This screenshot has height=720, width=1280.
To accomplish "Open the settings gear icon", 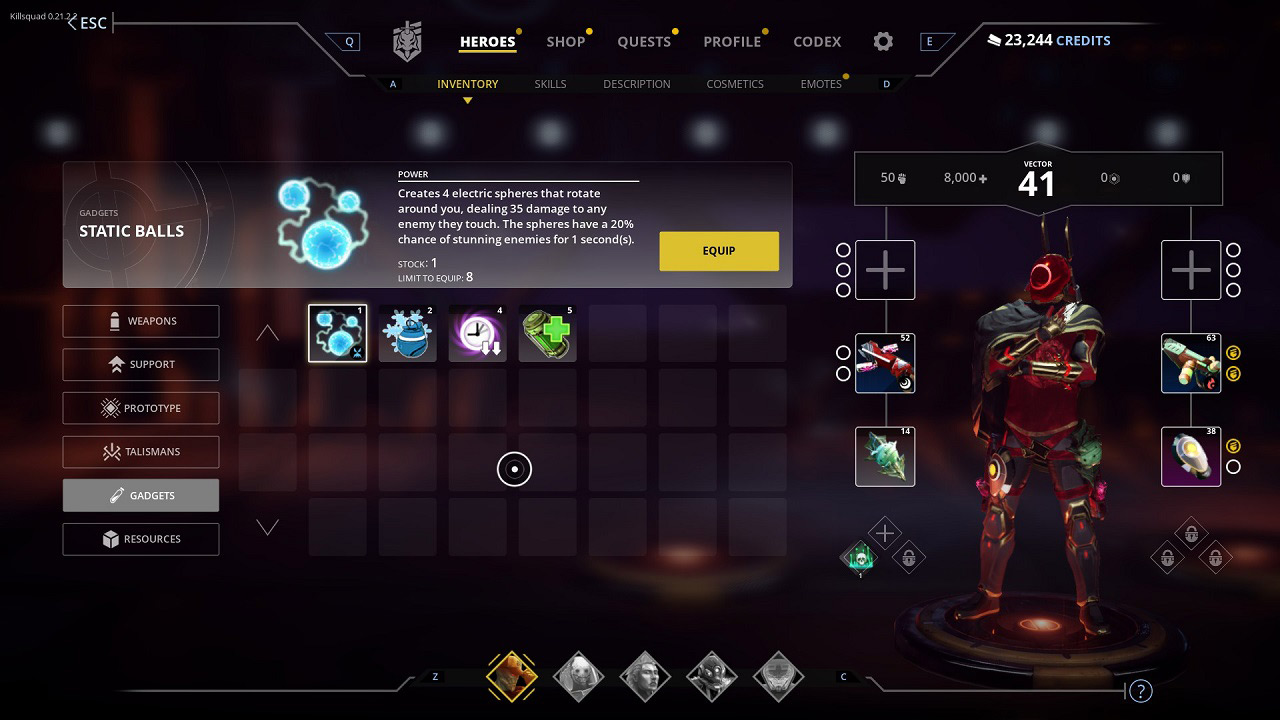I will click(x=882, y=41).
